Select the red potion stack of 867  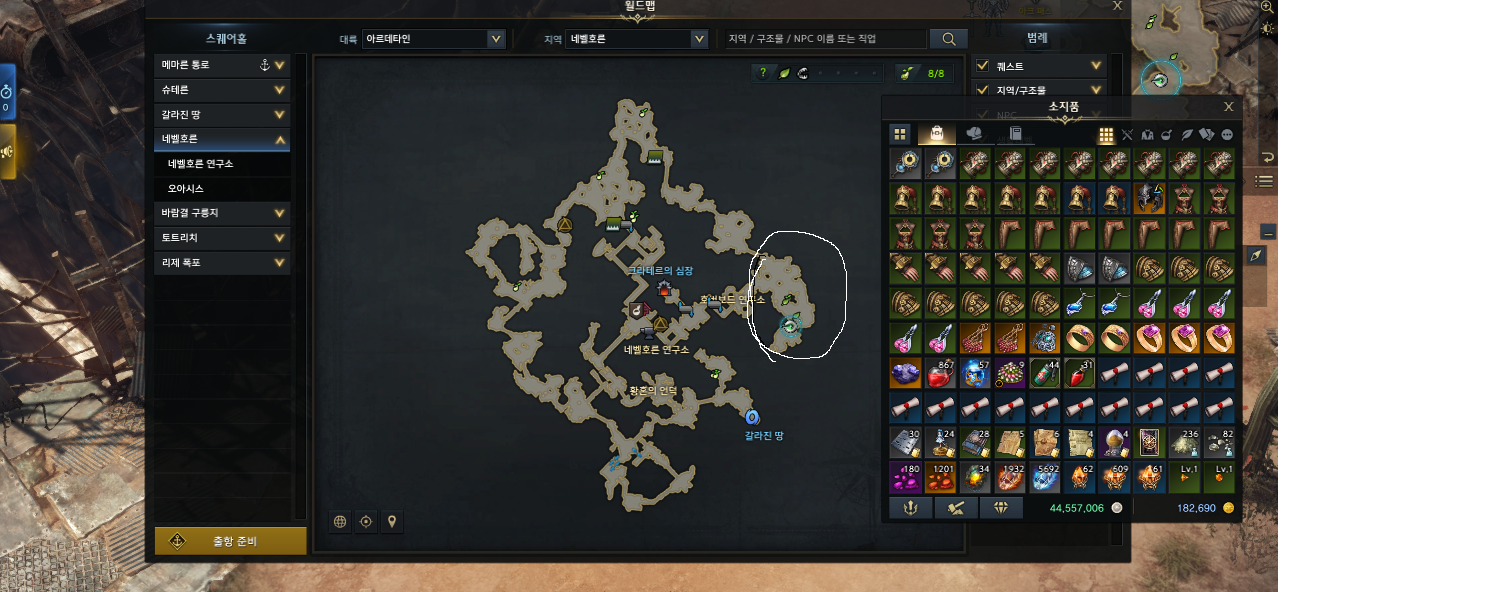(940, 373)
